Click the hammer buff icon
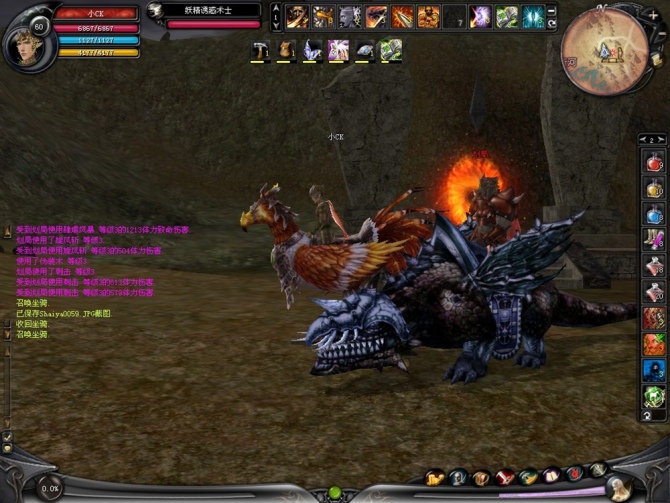Image resolution: width=670 pixels, height=503 pixels. [259, 49]
